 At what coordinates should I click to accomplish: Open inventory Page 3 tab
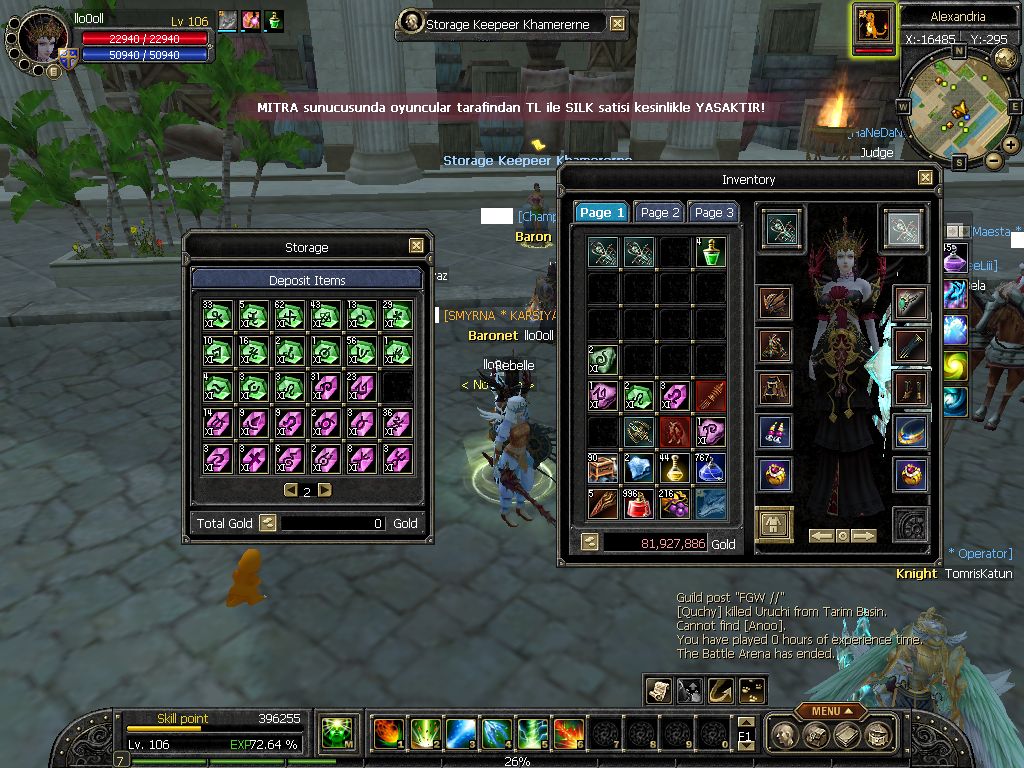pos(713,213)
